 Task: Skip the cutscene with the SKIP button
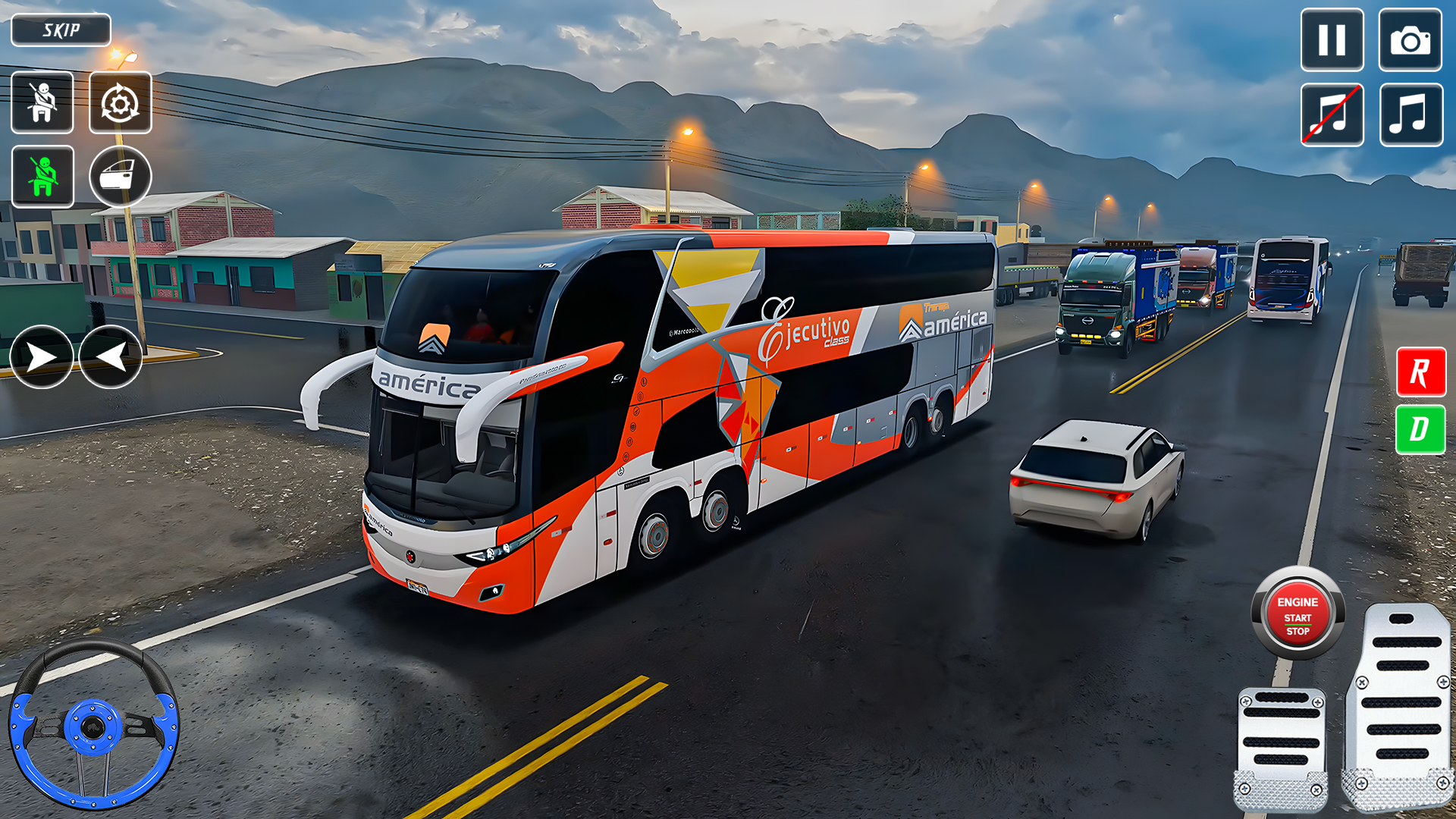click(61, 30)
